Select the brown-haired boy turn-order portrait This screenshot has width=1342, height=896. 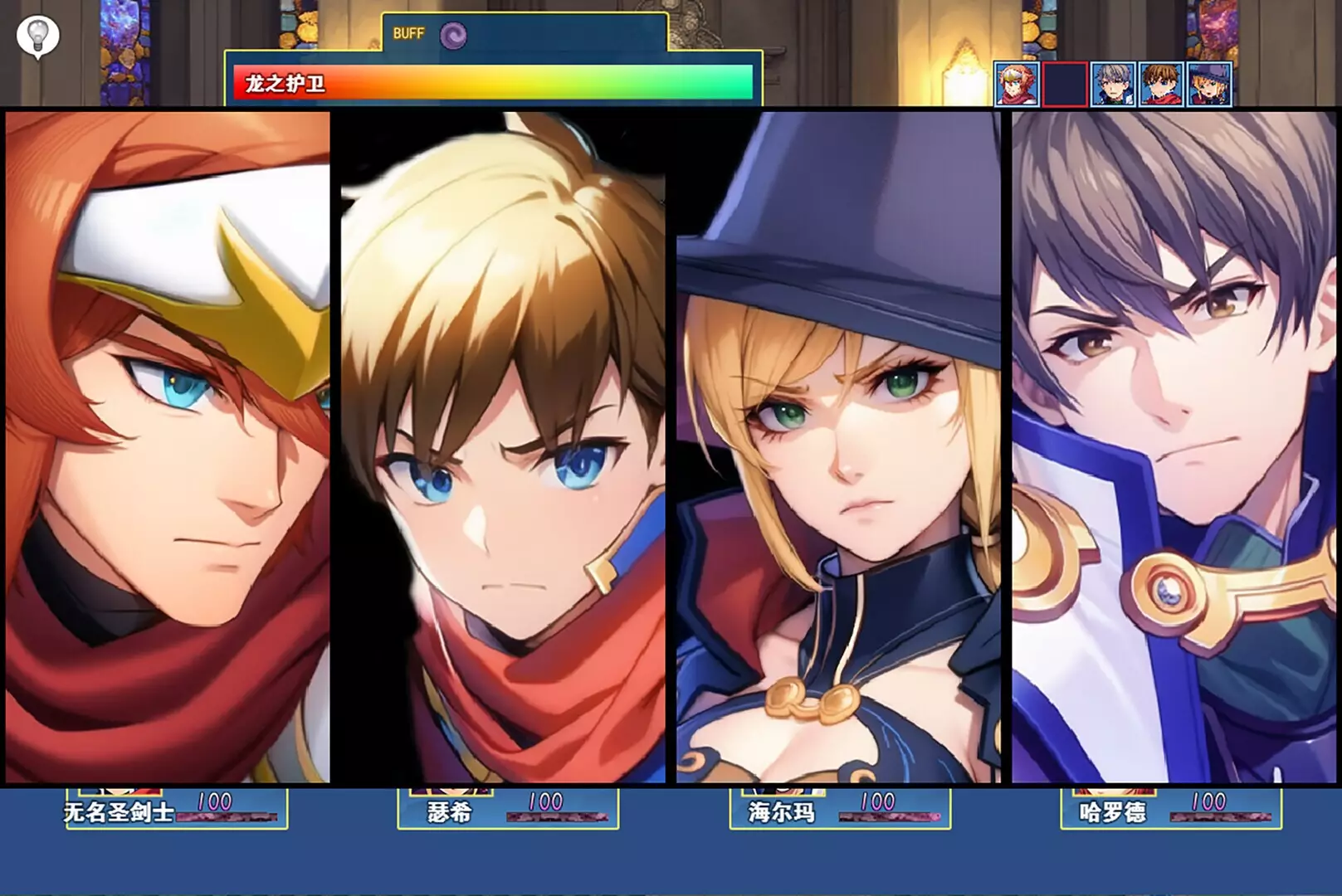tap(1161, 84)
